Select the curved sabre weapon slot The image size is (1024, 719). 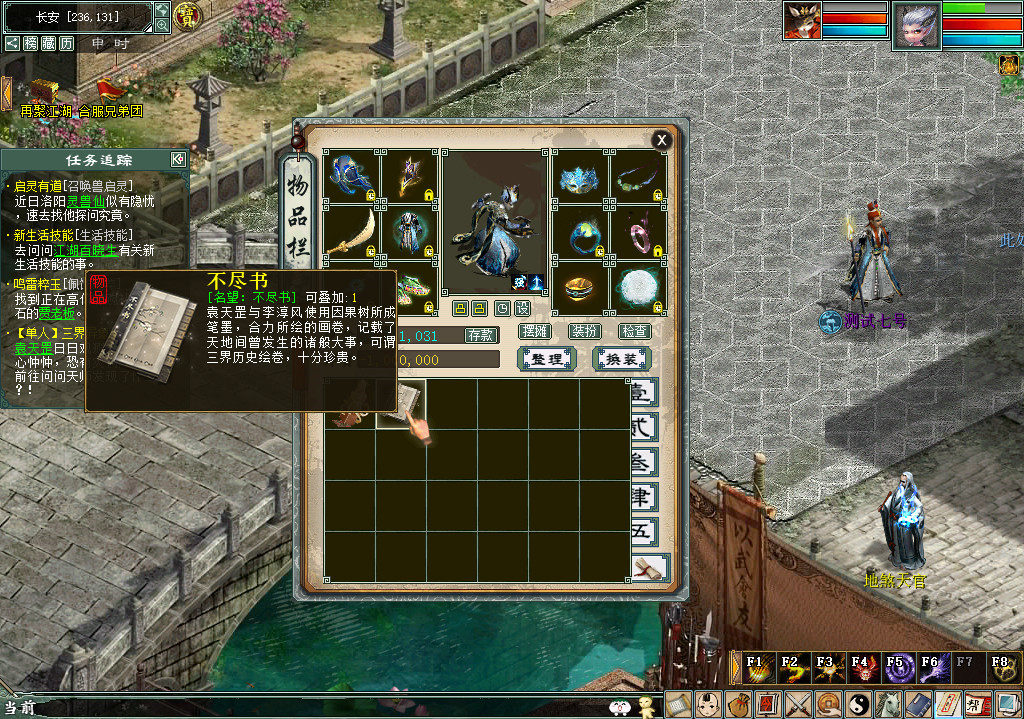click(352, 232)
